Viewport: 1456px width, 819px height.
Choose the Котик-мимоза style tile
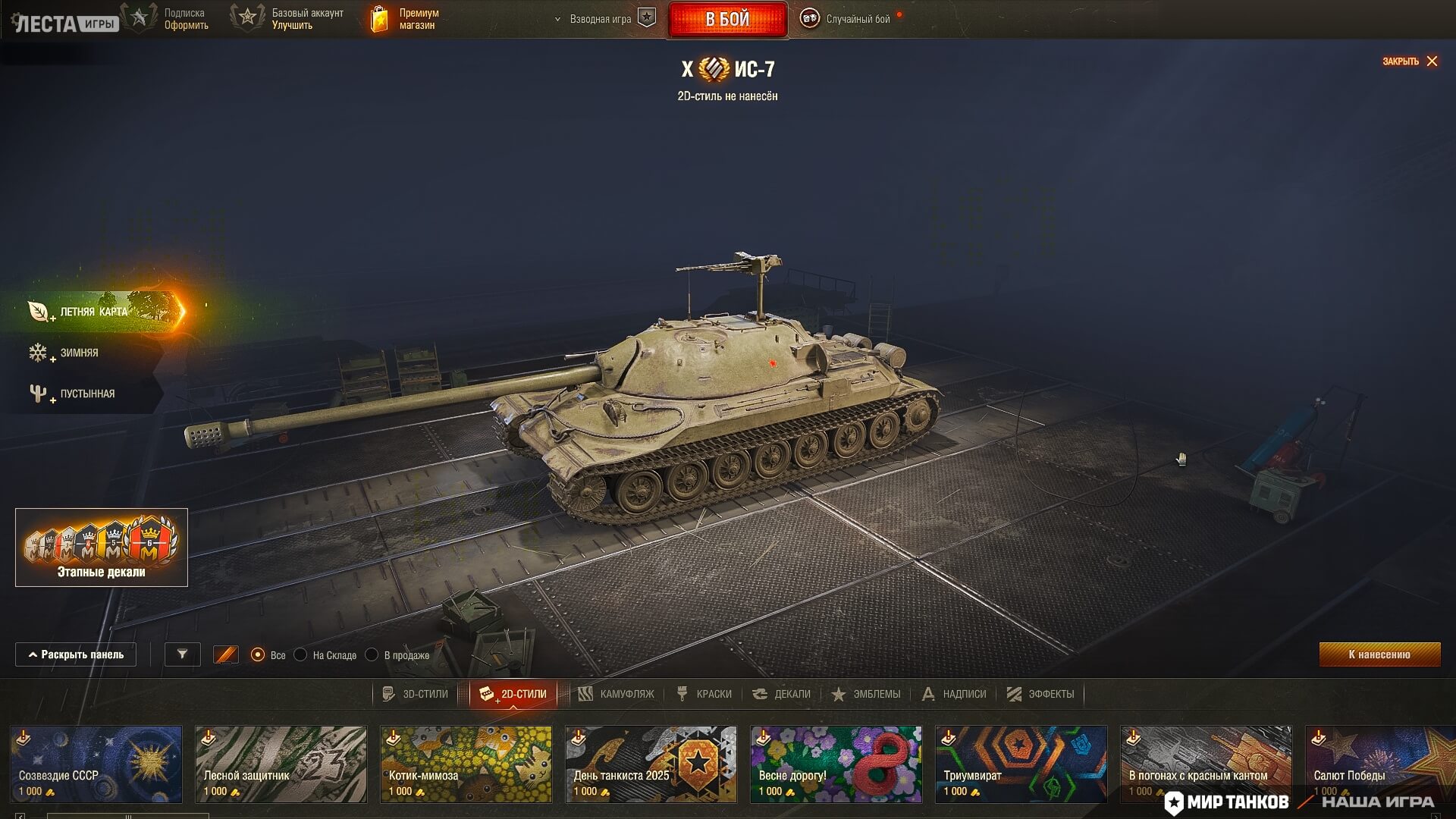click(466, 764)
